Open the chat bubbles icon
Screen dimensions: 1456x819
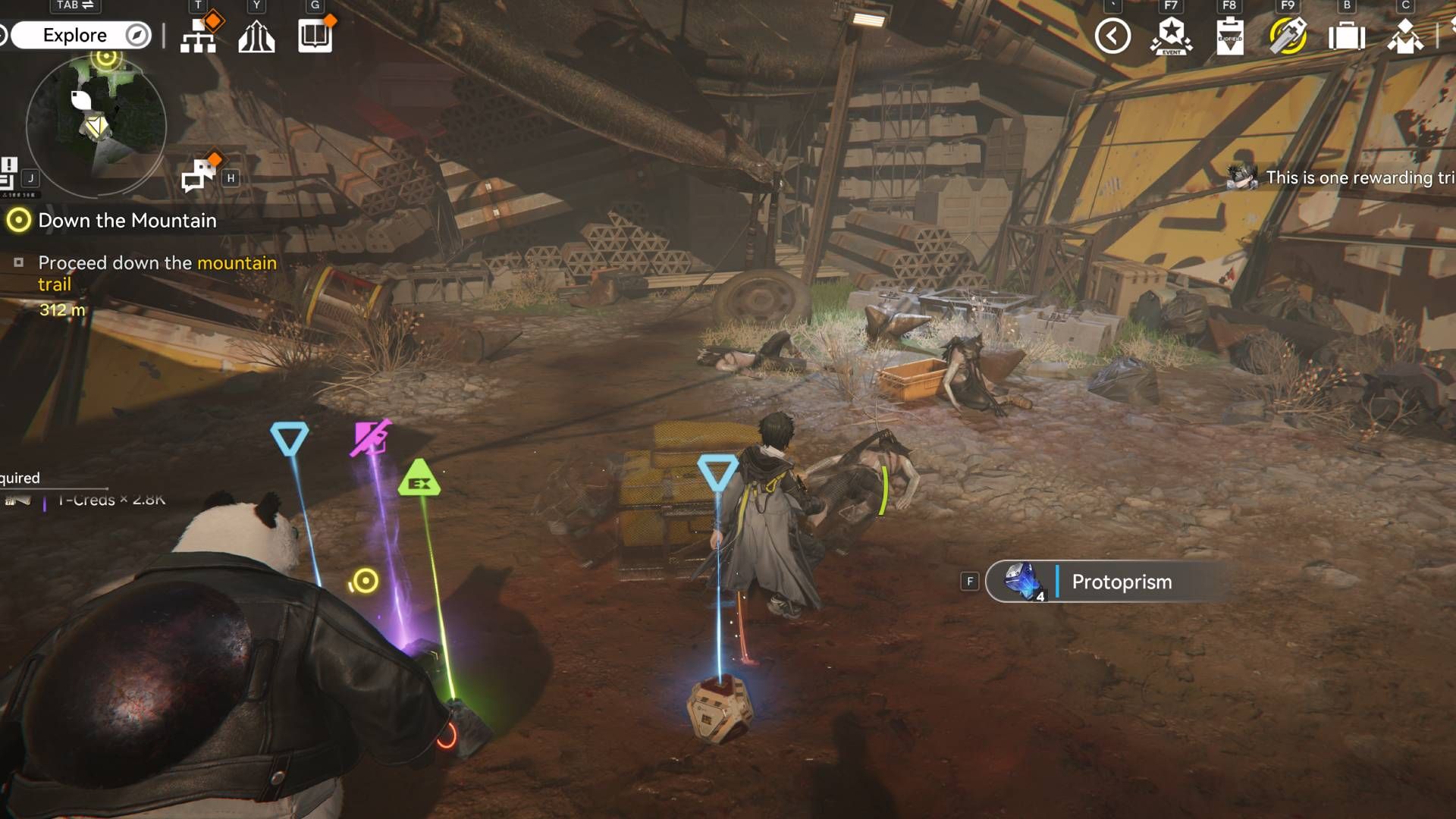point(199,176)
